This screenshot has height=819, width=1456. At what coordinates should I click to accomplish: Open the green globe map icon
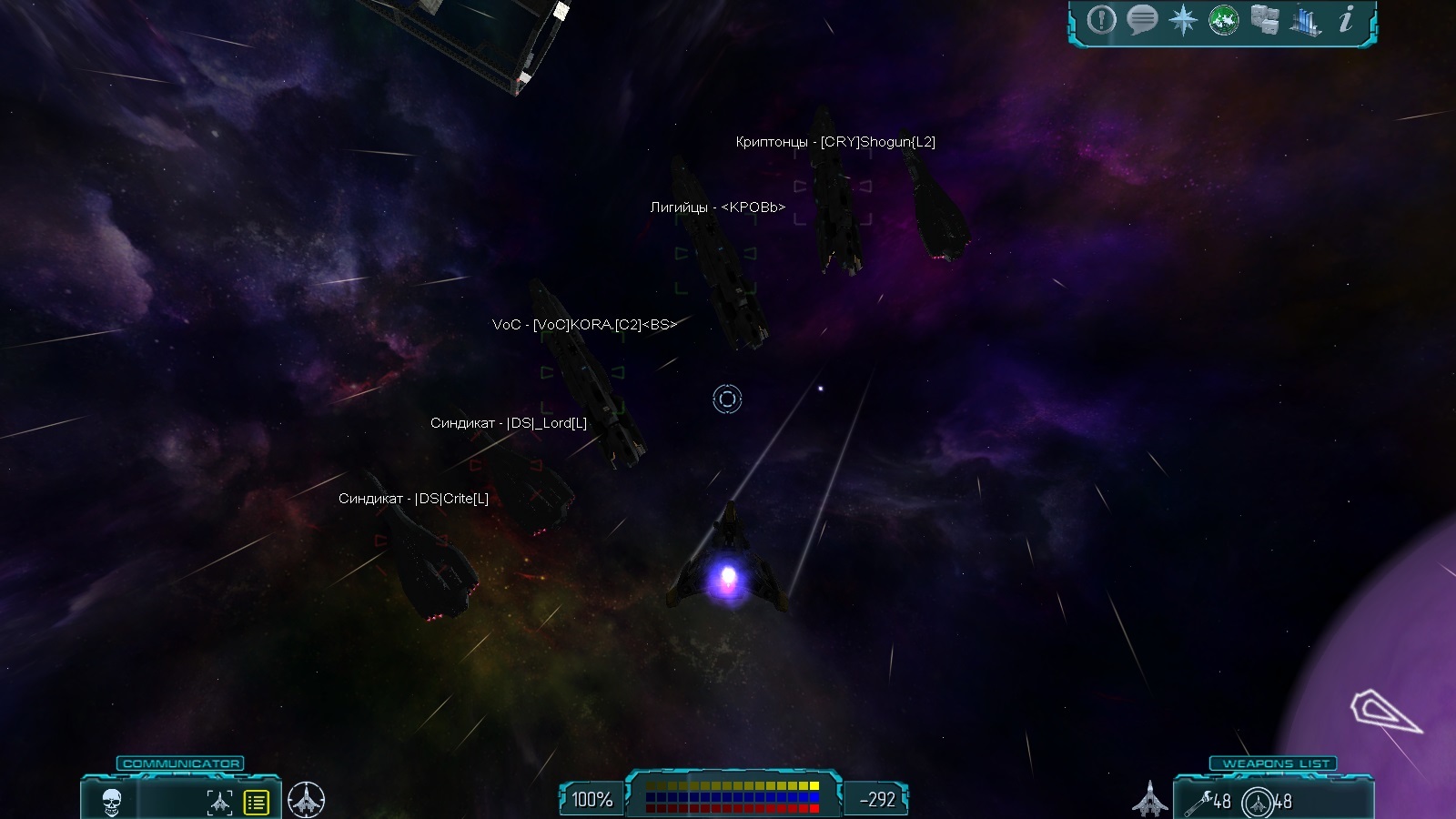coord(1223,20)
